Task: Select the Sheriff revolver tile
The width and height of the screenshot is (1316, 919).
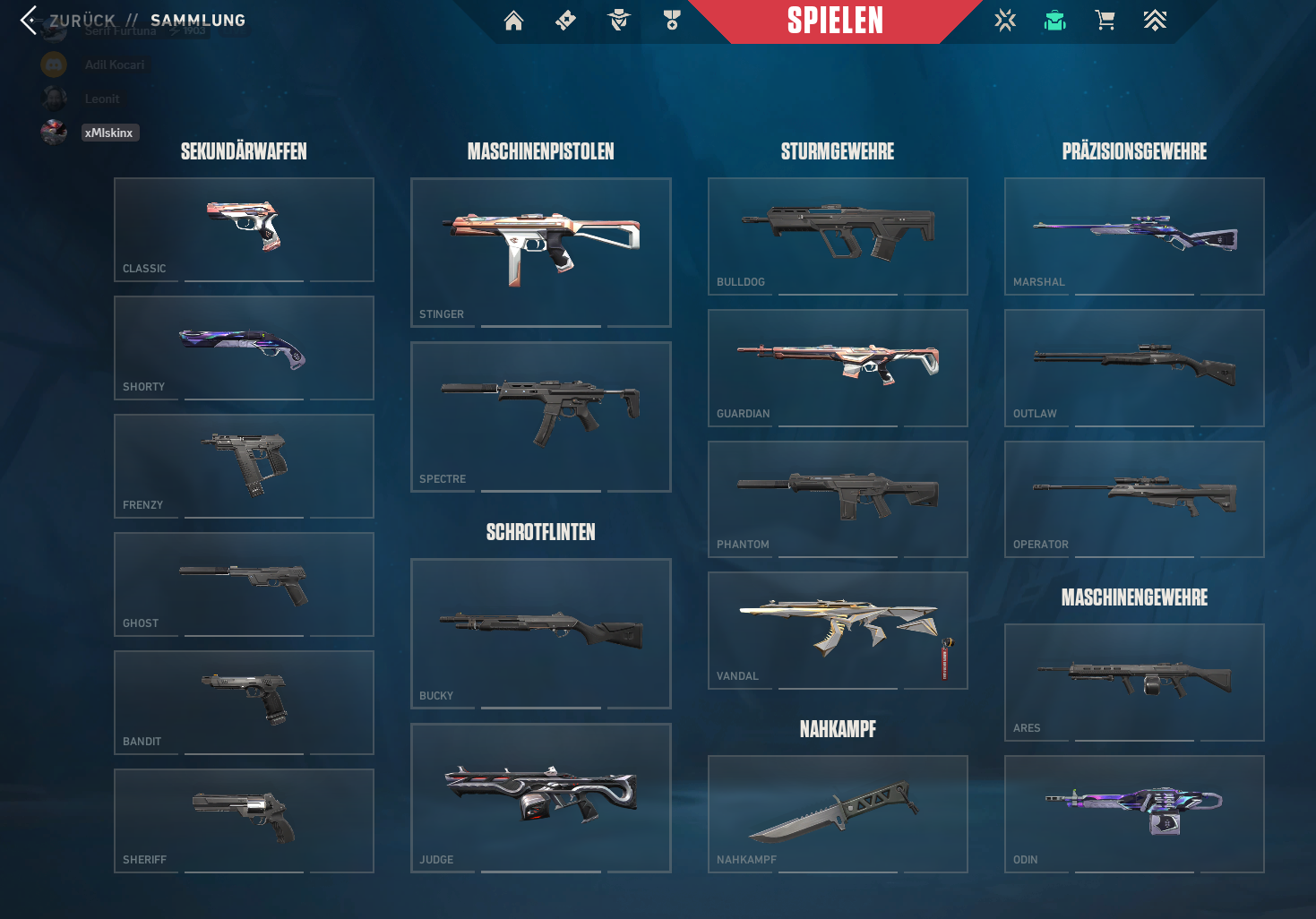Action: (244, 820)
